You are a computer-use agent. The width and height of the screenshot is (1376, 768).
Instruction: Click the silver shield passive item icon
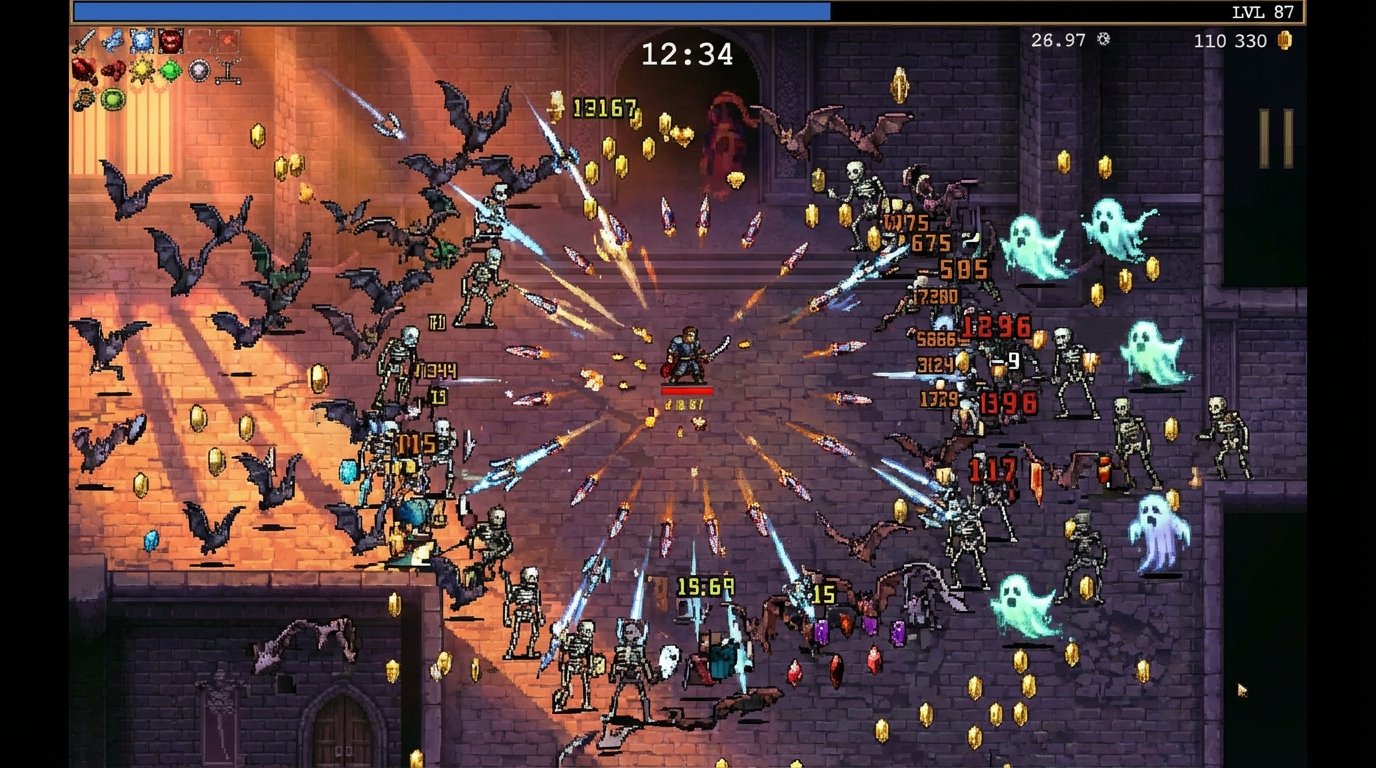pos(198,70)
